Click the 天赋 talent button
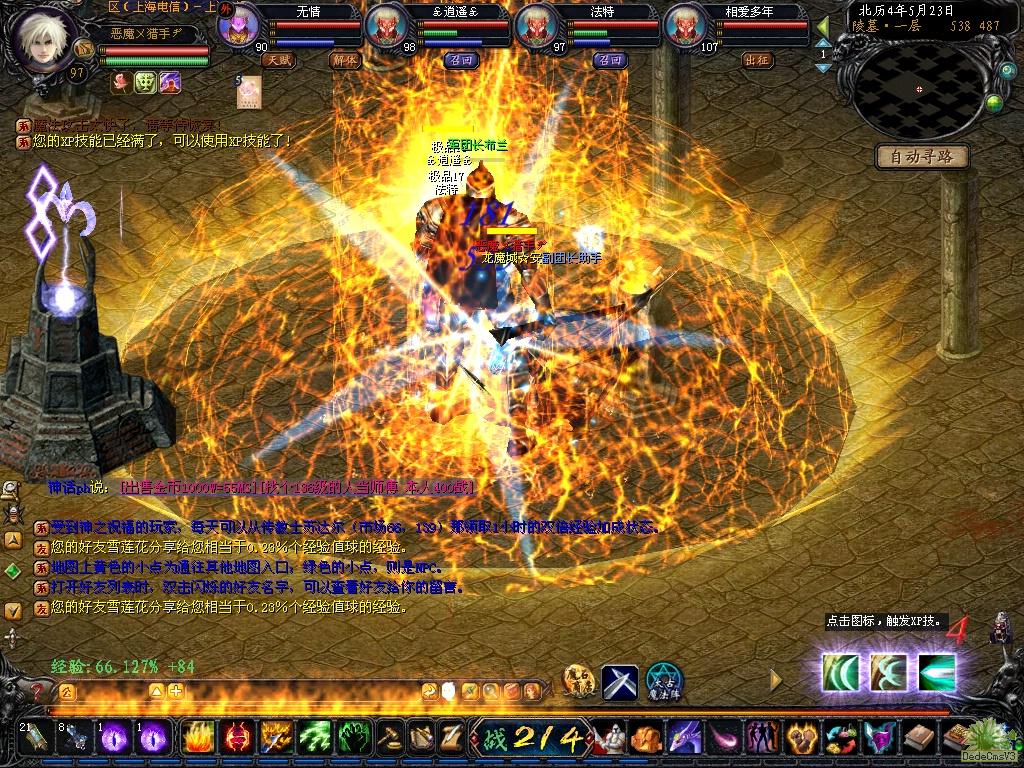 (x=279, y=60)
